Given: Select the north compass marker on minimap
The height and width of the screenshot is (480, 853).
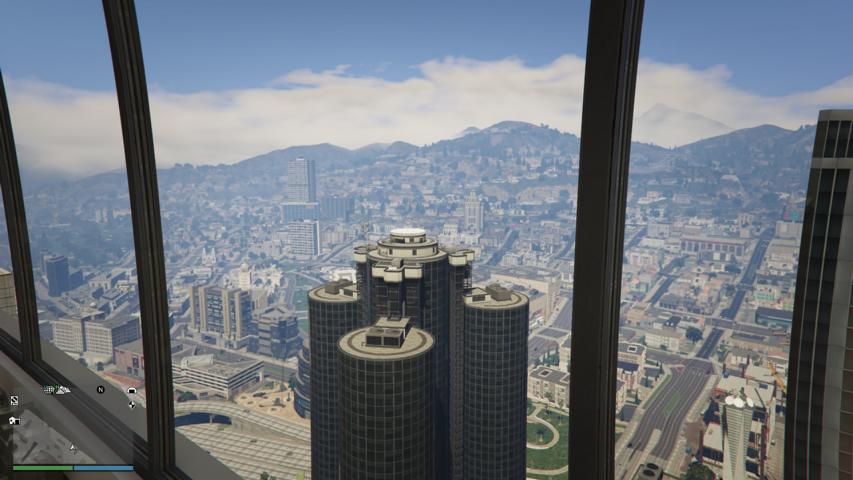Looking at the screenshot, I should tap(100, 389).
